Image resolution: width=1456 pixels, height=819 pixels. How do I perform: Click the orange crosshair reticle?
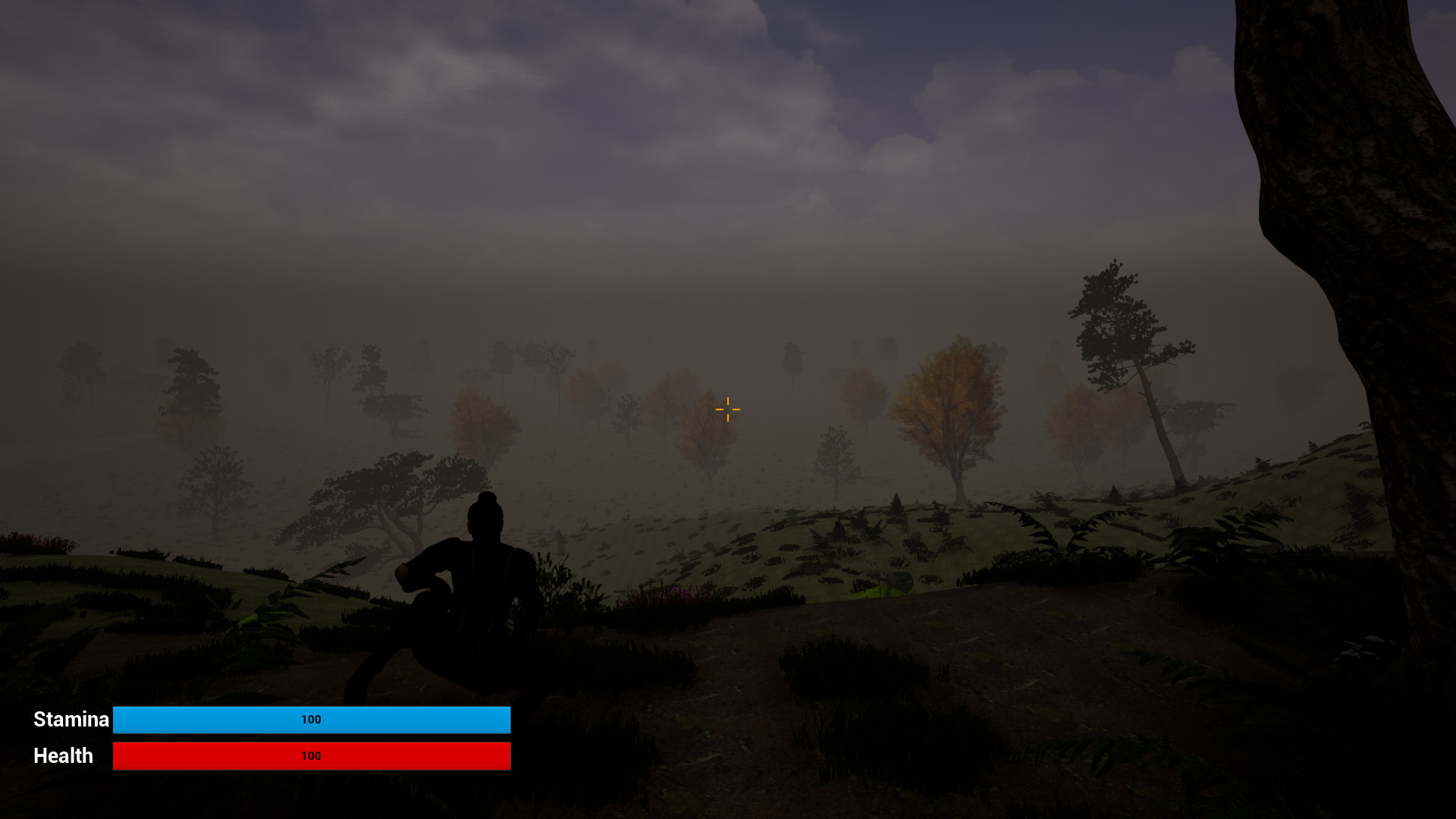pos(727,409)
